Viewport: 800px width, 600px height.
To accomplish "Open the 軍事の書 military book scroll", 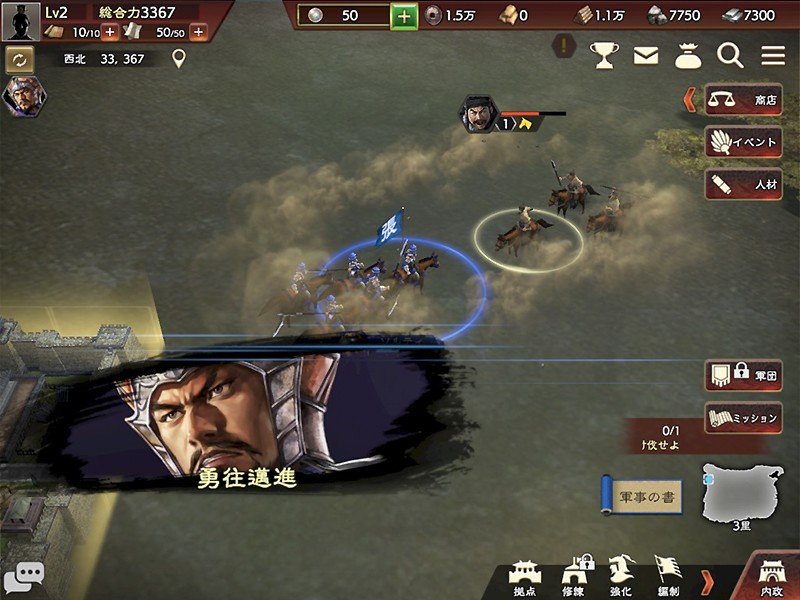I will [642, 497].
